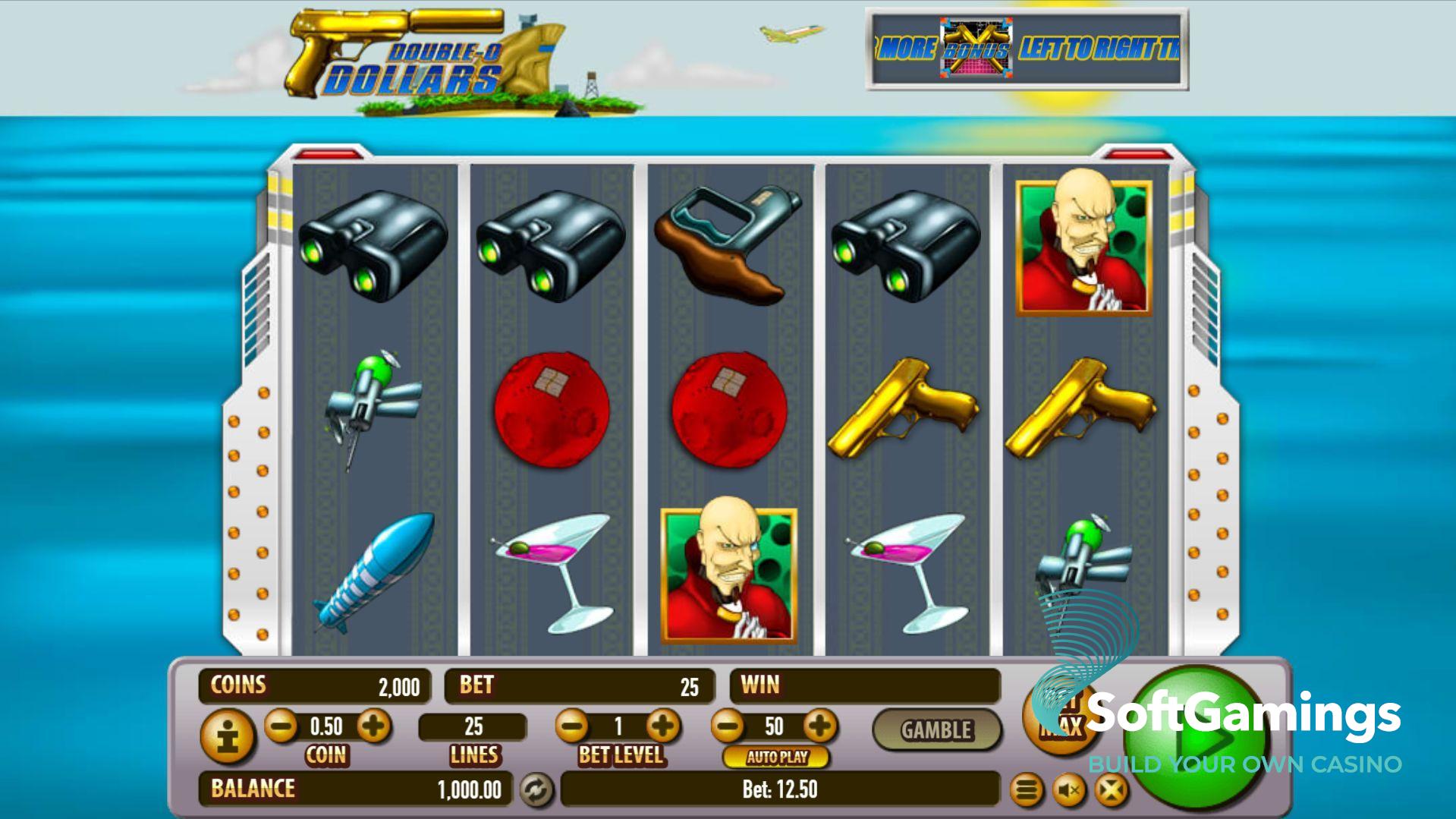Image resolution: width=1456 pixels, height=819 pixels.
Task: Open the hamburger menu
Action: pos(1026,792)
